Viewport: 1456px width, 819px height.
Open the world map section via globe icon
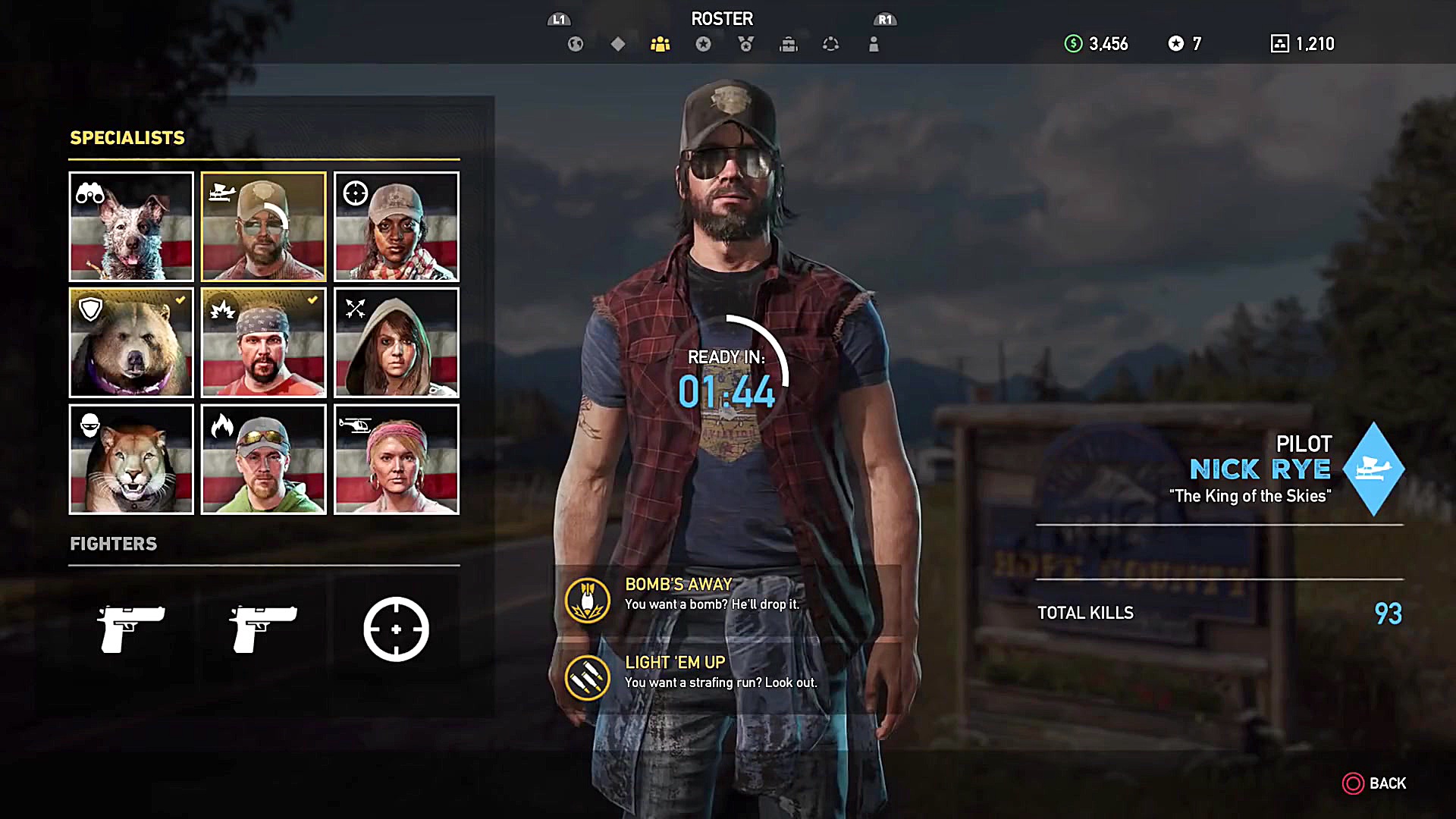575,44
